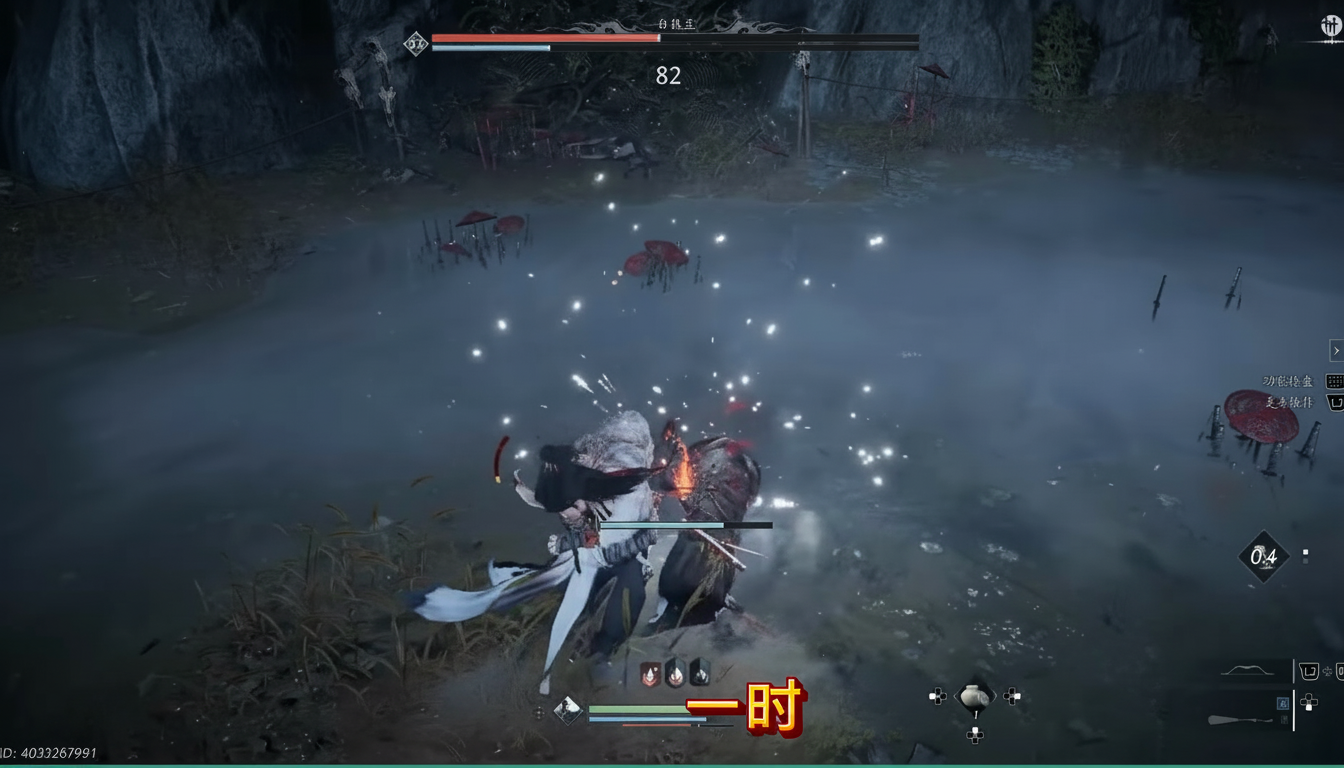Click the 0.4 item counter diamond
This screenshot has height=768, width=1344.
(x=1263, y=558)
